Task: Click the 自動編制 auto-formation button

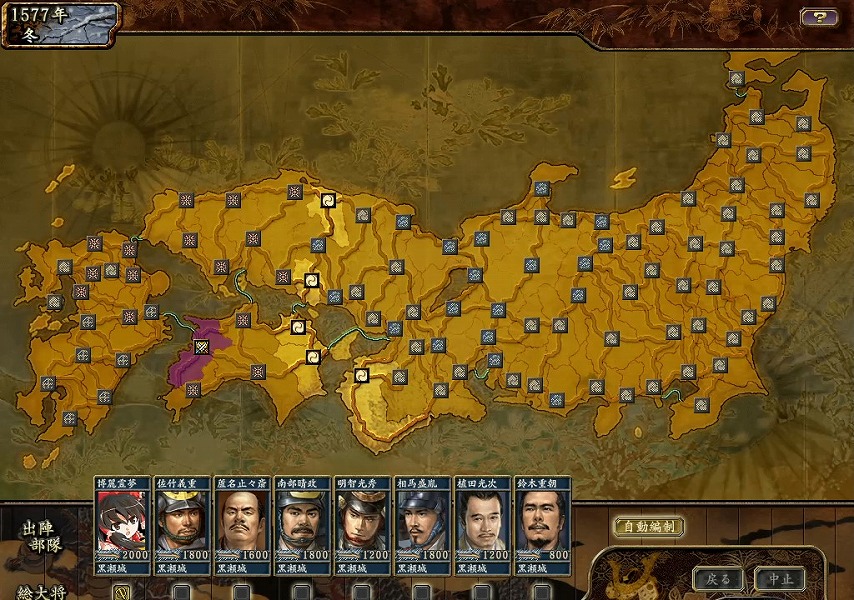Action: pyautogui.click(x=648, y=527)
